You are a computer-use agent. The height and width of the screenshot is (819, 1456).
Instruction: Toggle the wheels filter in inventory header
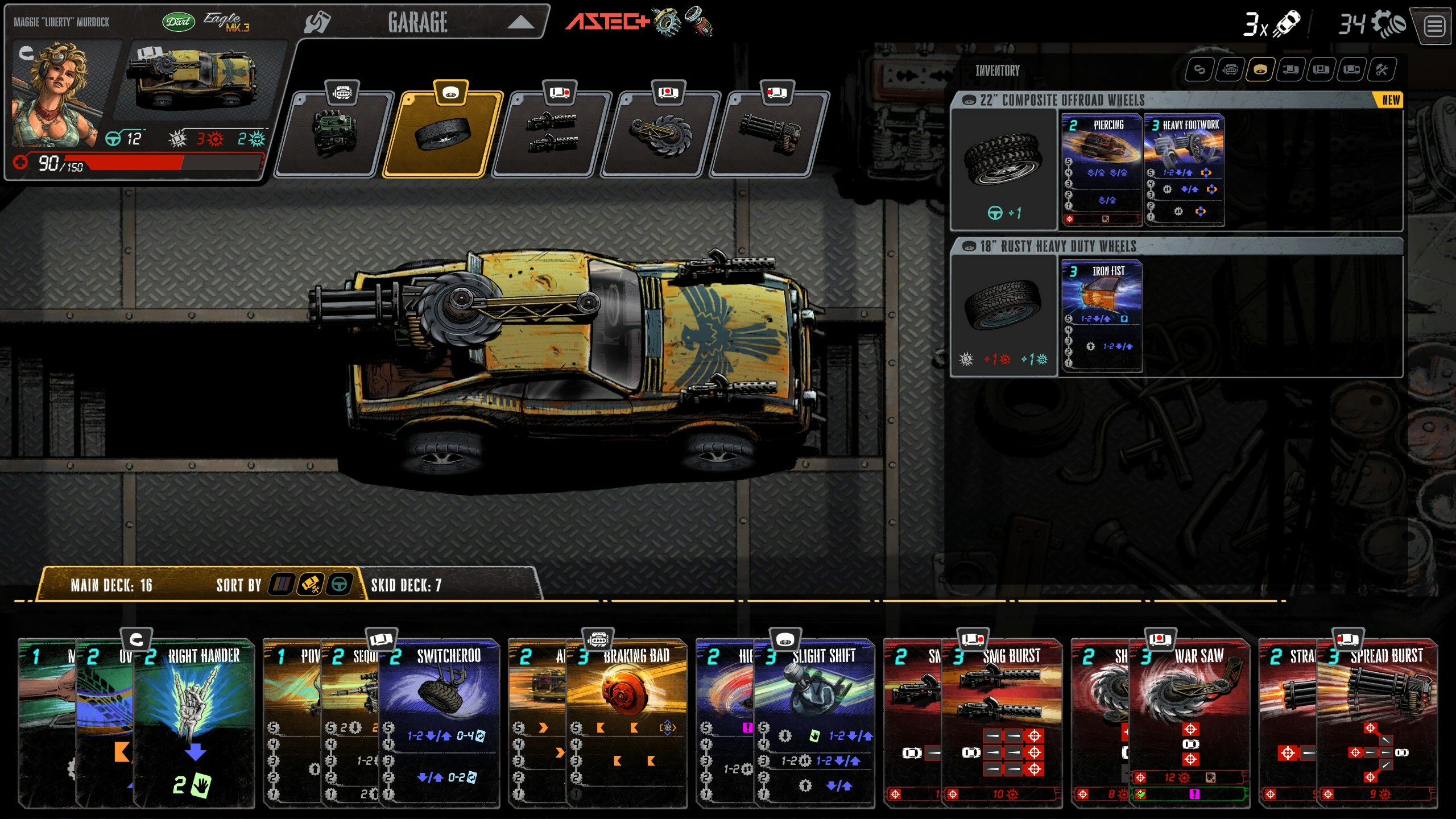point(1260,70)
